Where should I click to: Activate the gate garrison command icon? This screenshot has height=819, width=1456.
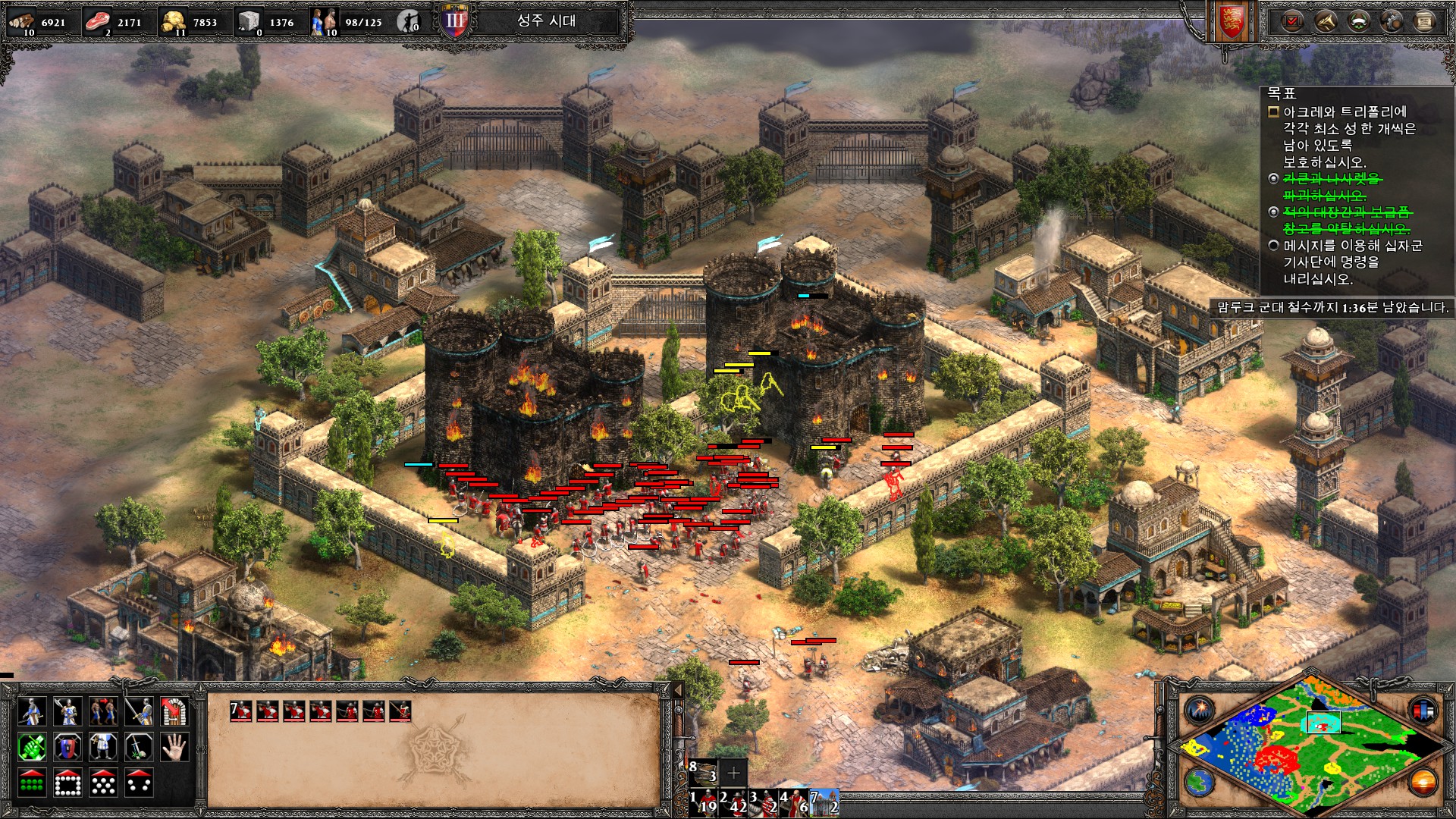click(x=176, y=711)
